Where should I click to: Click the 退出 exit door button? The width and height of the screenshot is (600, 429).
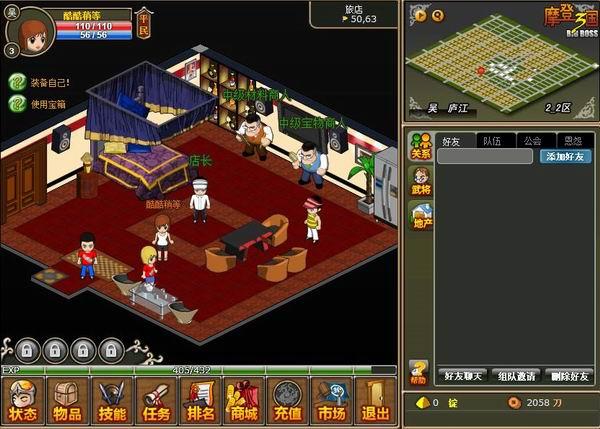click(x=376, y=401)
